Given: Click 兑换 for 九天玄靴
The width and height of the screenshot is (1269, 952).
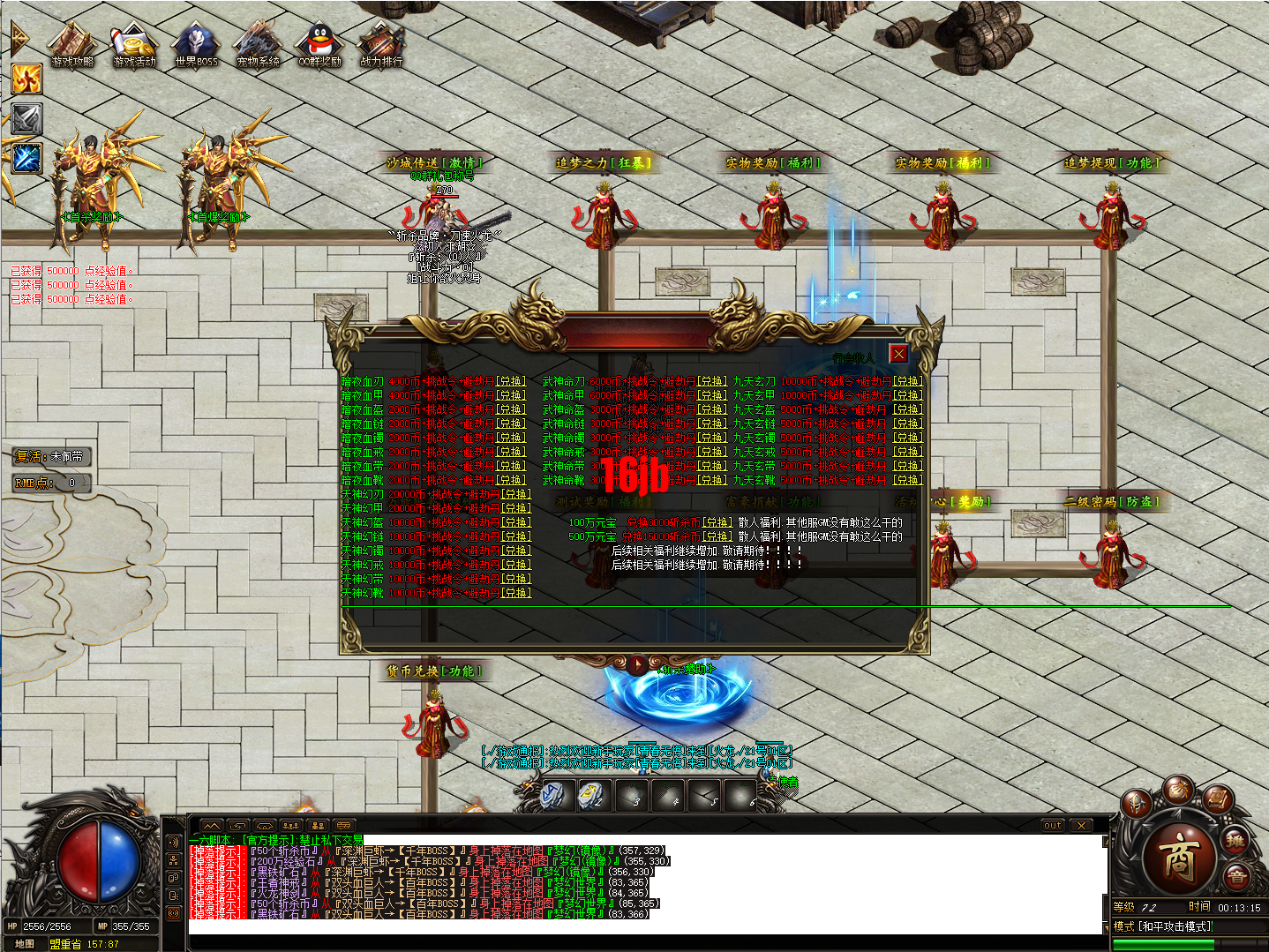Looking at the screenshot, I should [x=907, y=481].
